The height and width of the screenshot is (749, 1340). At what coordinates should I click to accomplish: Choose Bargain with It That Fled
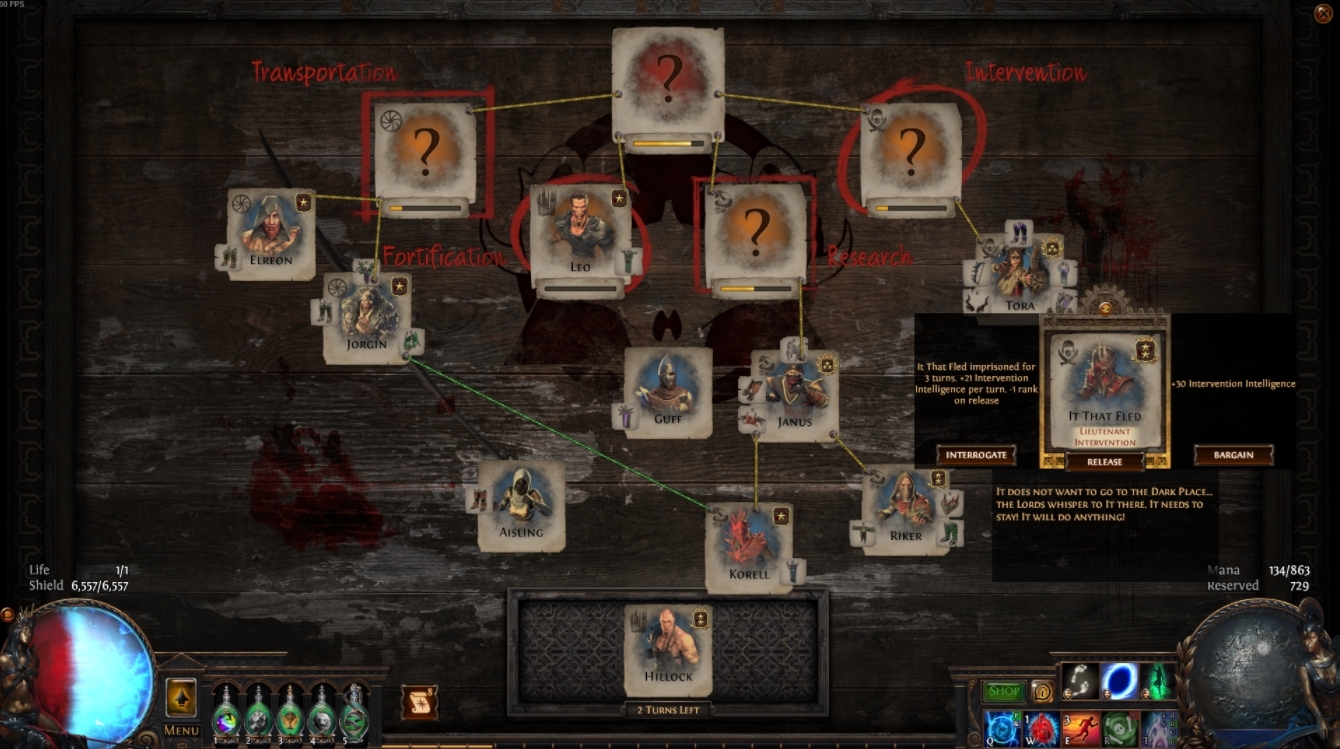[x=1234, y=454]
